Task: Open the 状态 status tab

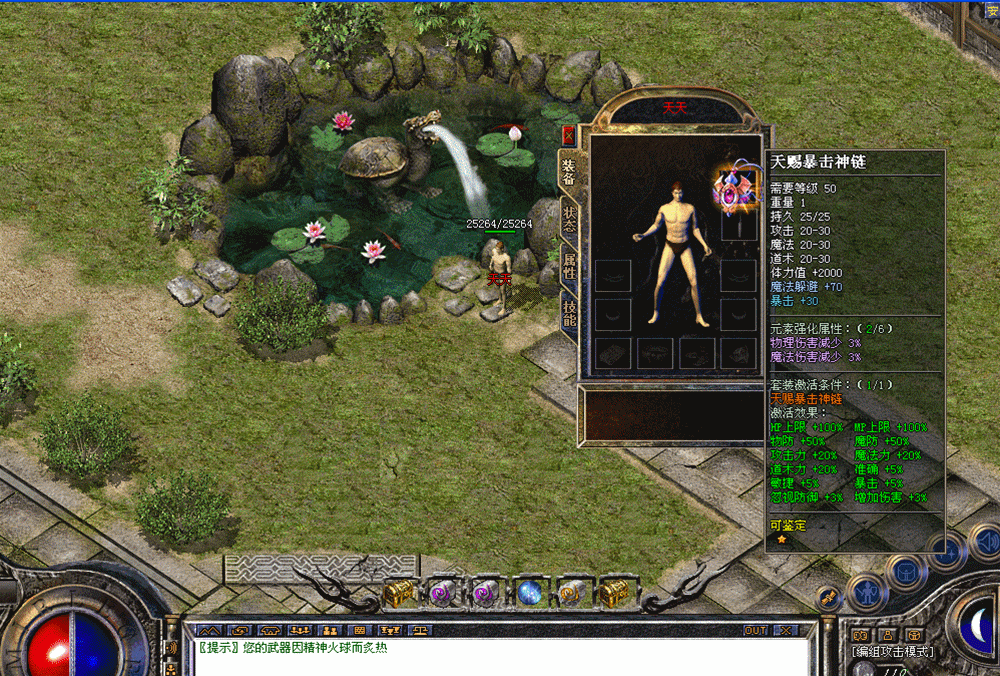Action: pos(568,220)
